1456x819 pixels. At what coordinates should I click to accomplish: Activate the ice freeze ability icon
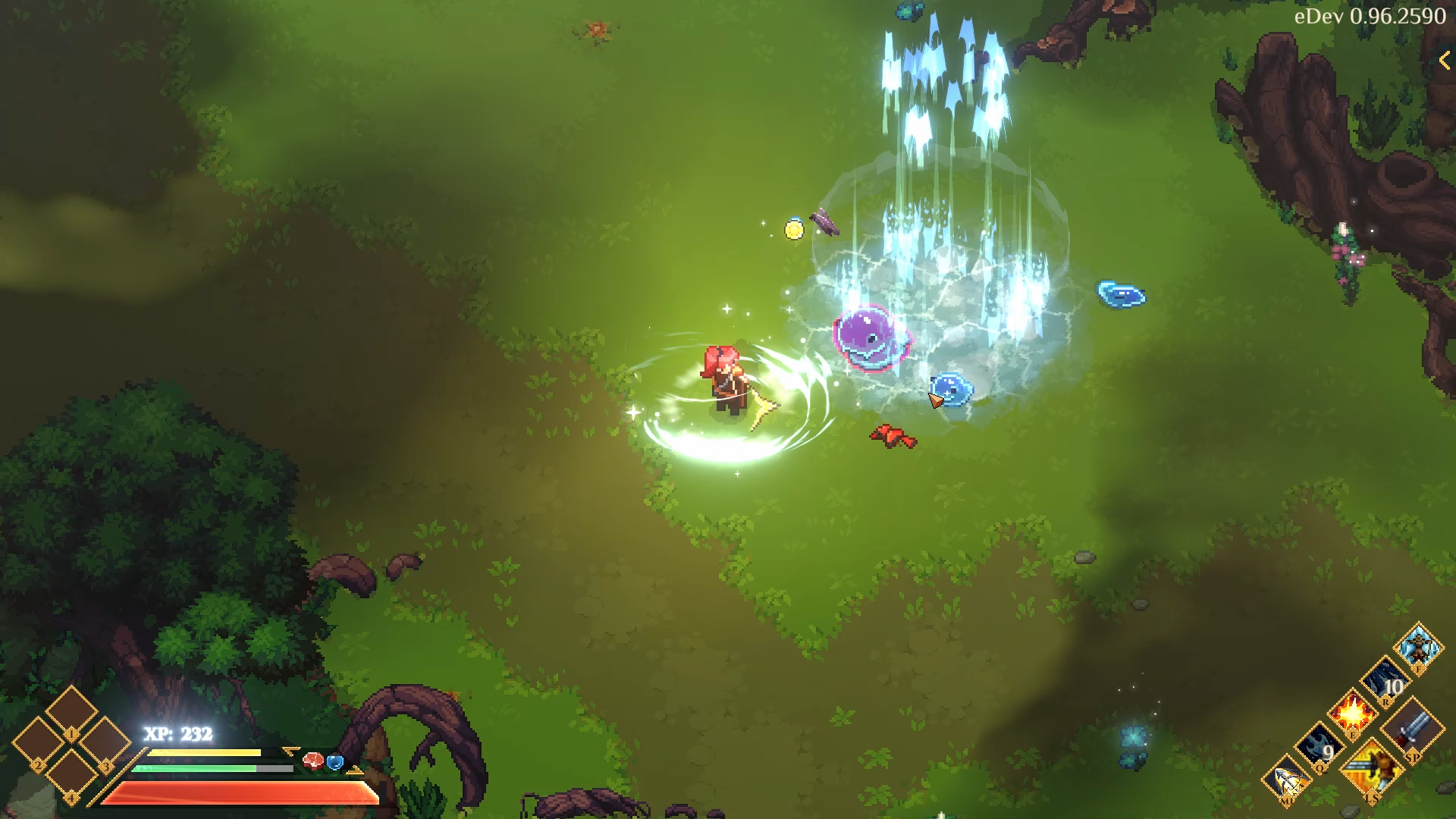(1417, 647)
